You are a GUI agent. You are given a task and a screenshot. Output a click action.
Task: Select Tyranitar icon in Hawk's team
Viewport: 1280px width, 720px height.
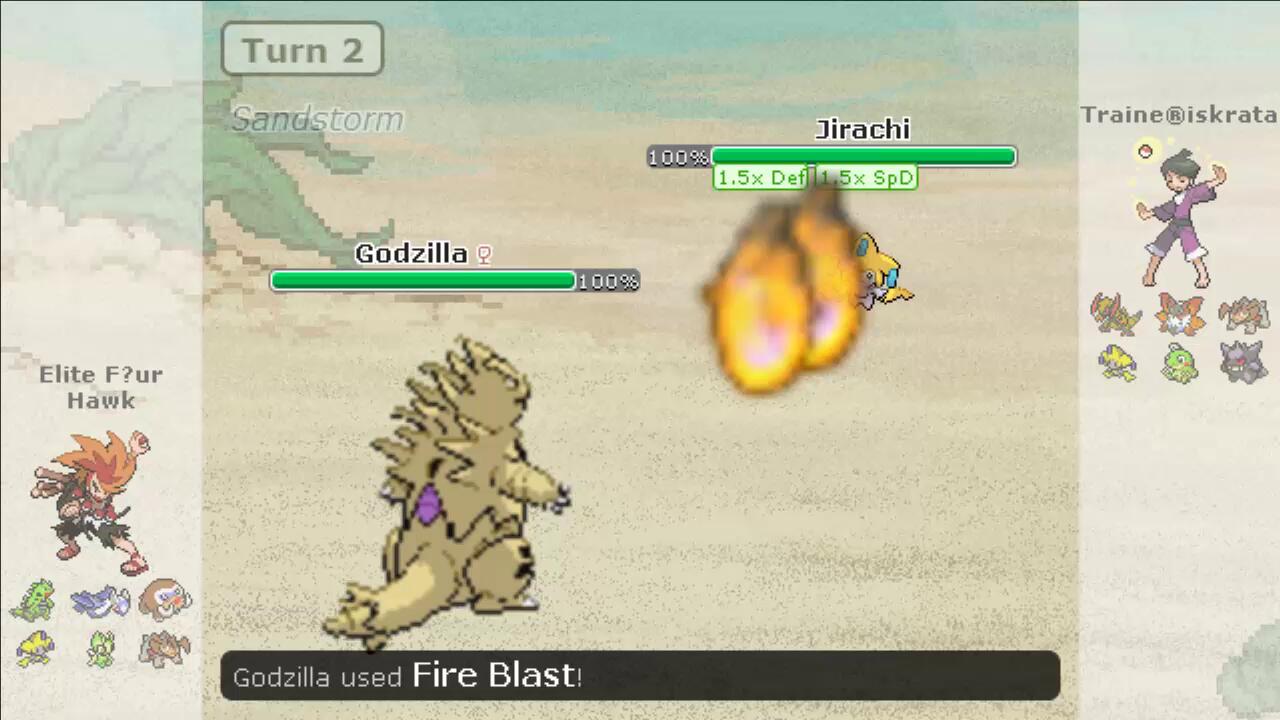33,600
